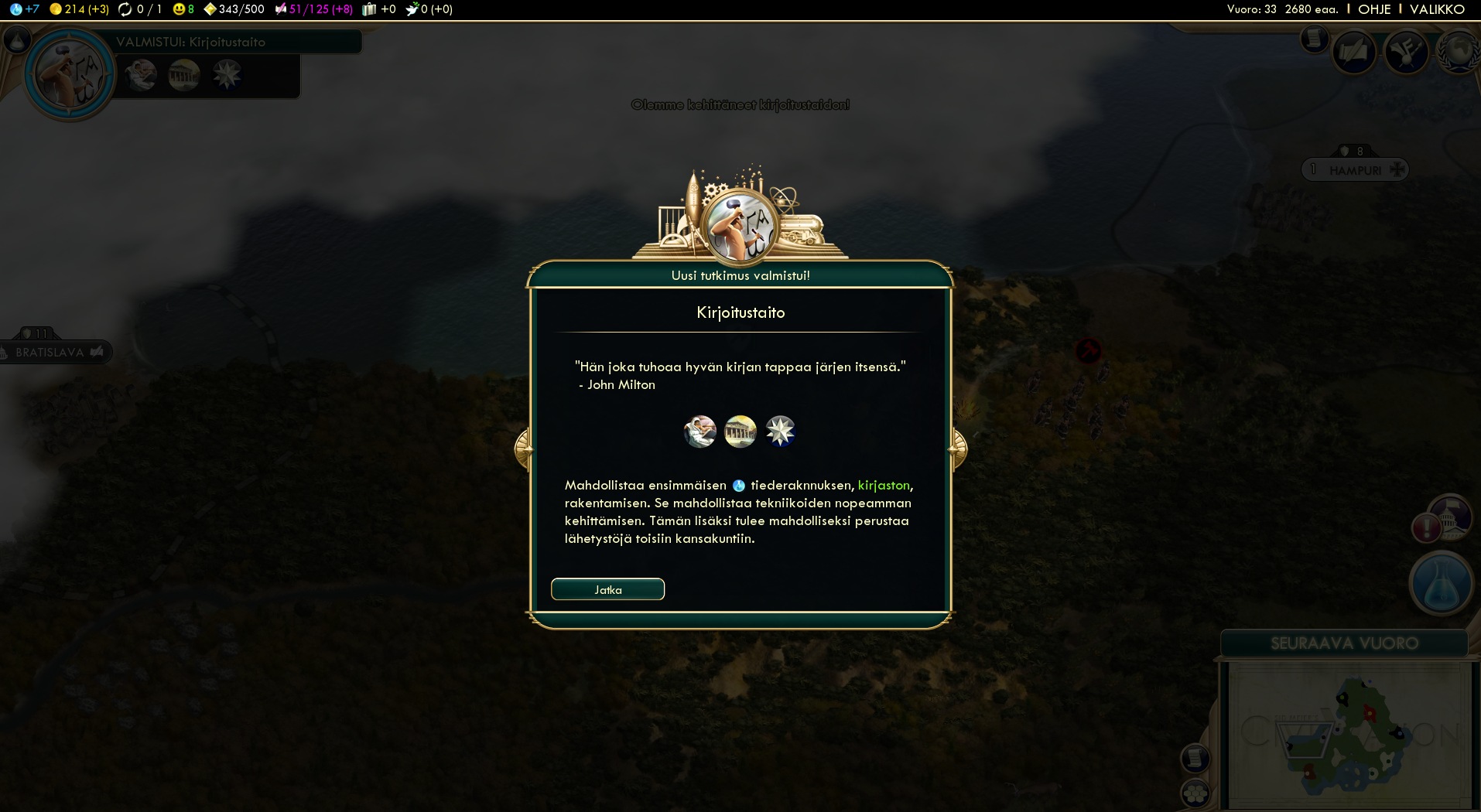Screen dimensions: 1481x812
Task: Select the white star embassy icon in popup
Action: click(x=780, y=432)
